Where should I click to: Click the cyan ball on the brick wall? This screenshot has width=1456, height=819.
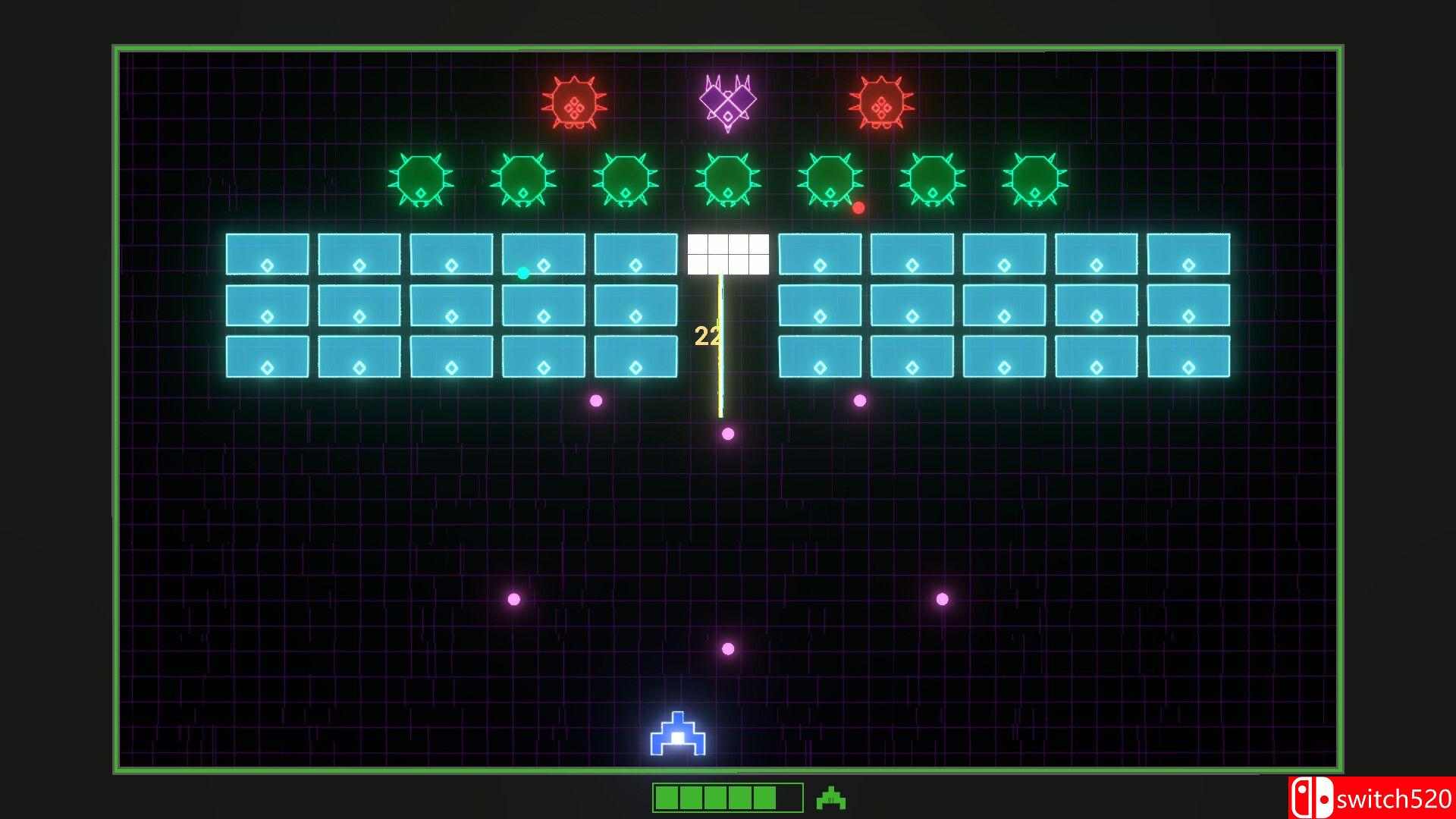point(522,273)
